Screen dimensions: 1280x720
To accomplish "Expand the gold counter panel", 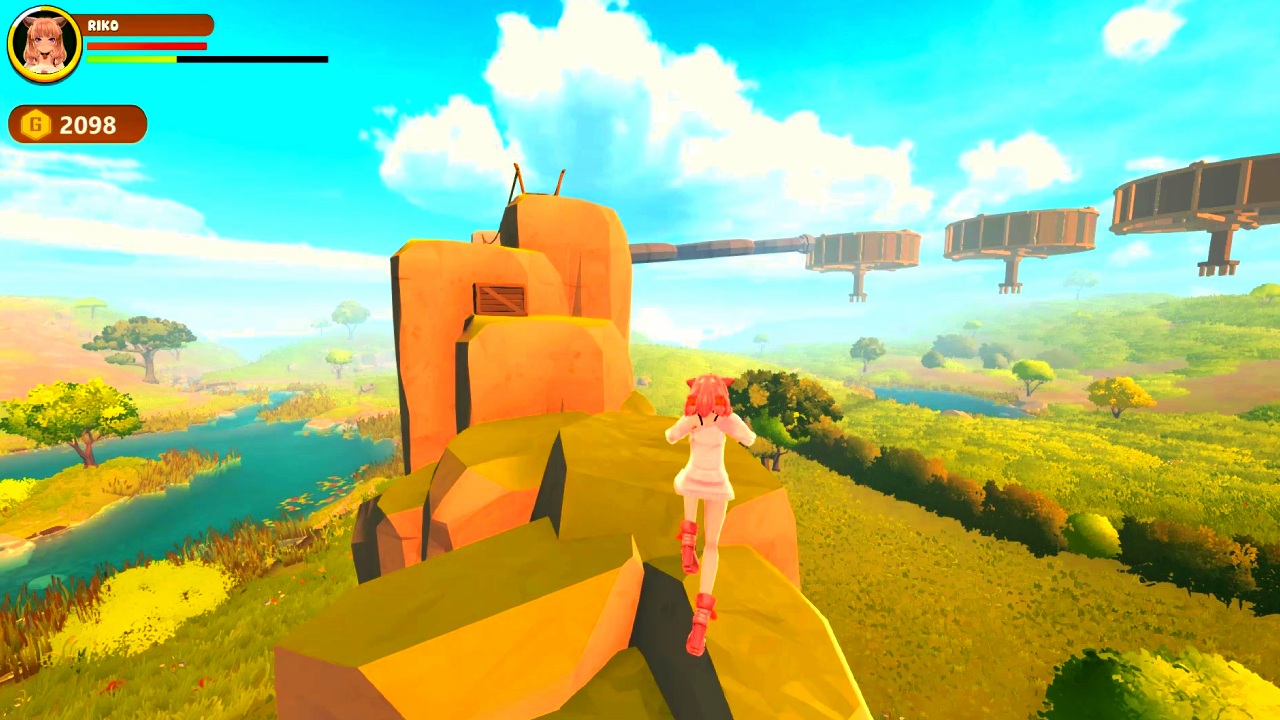I will pyautogui.click(x=77, y=124).
